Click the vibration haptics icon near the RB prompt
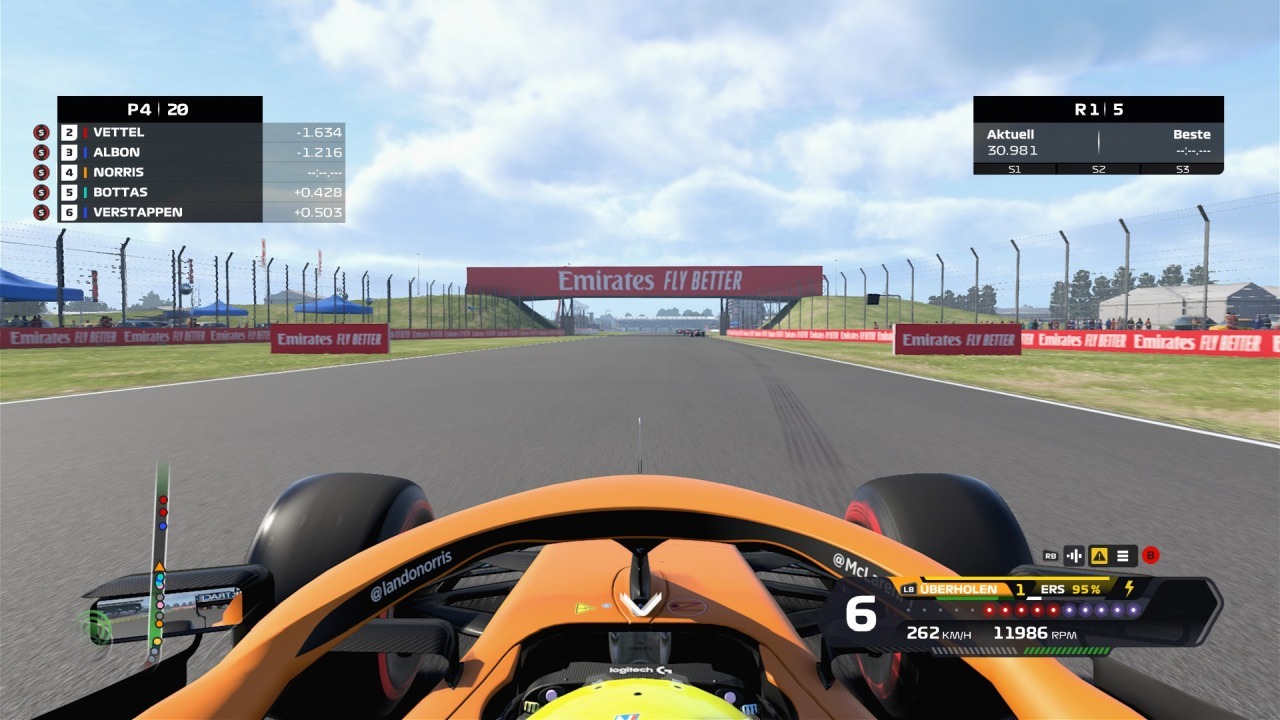Viewport: 1280px width, 720px height. pos(1073,557)
